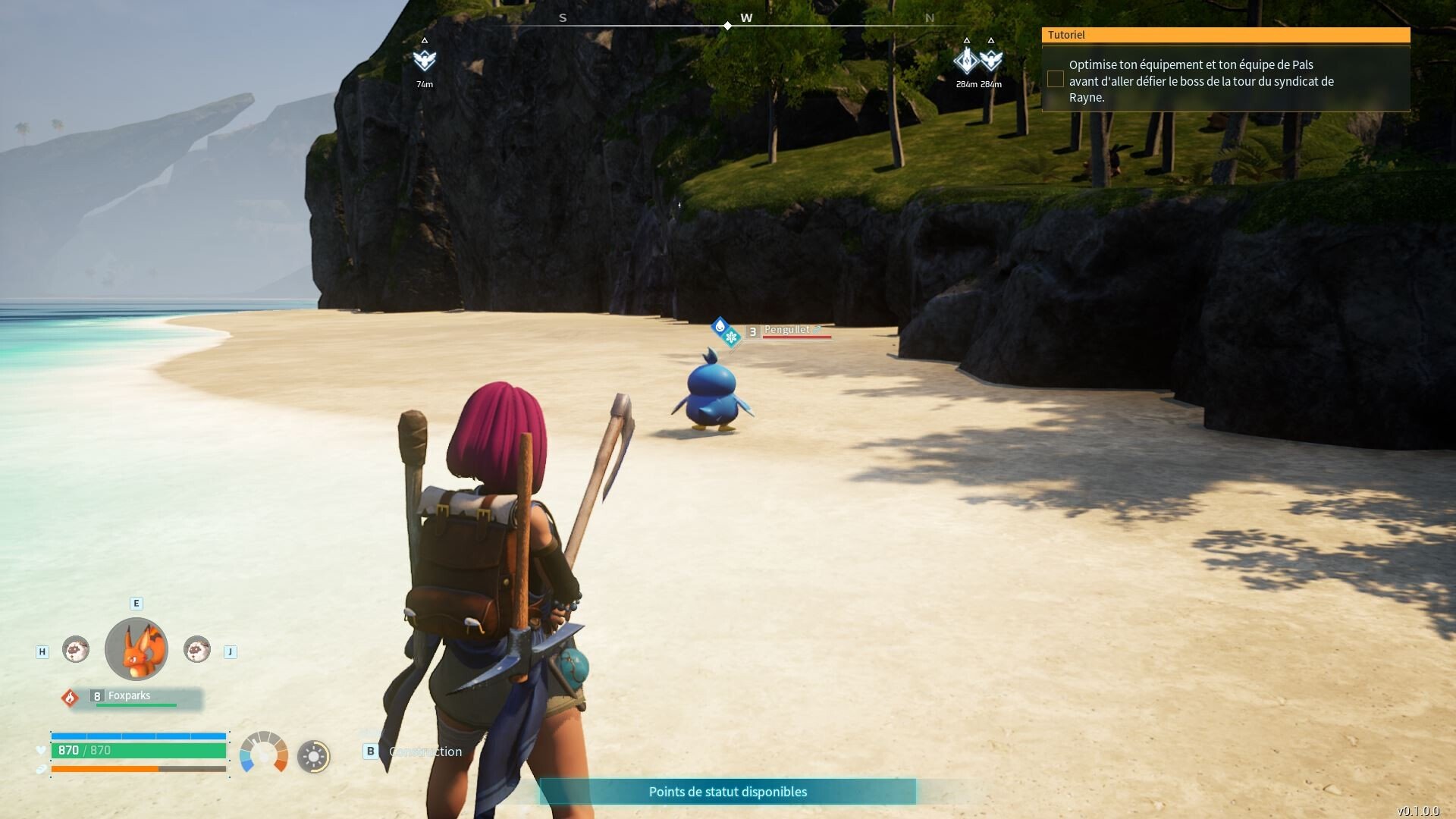1456x819 pixels.
Task: Select the Foxparks active pal portrait
Action: click(x=136, y=649)
